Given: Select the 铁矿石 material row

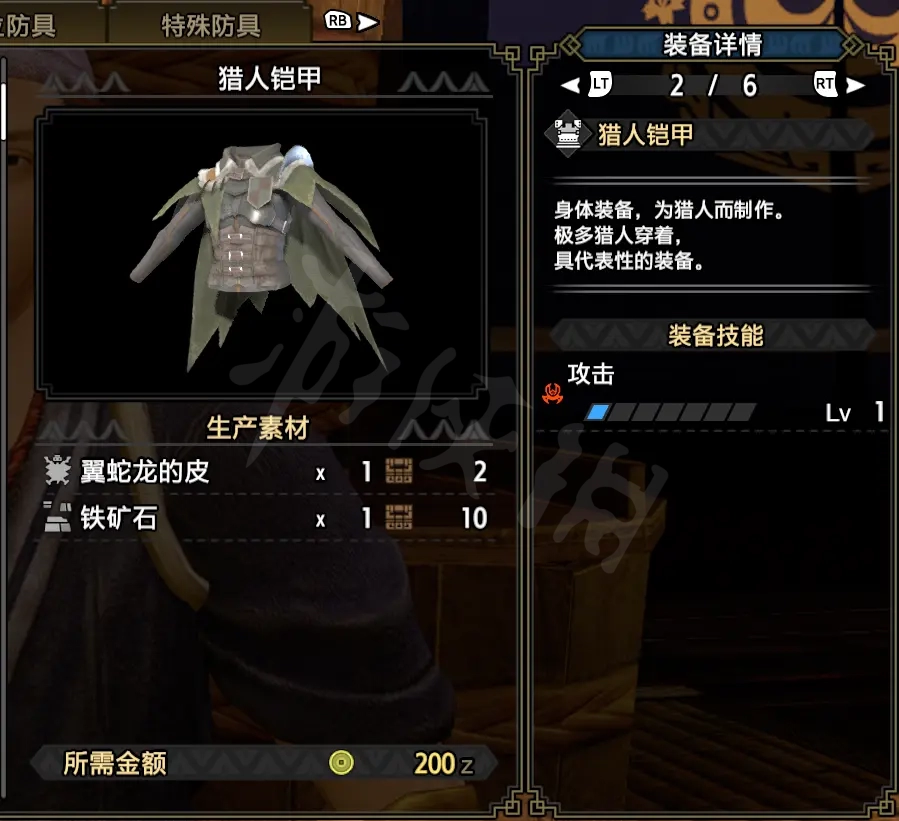Looking at the screenshot, I should [x=265, y=518].
